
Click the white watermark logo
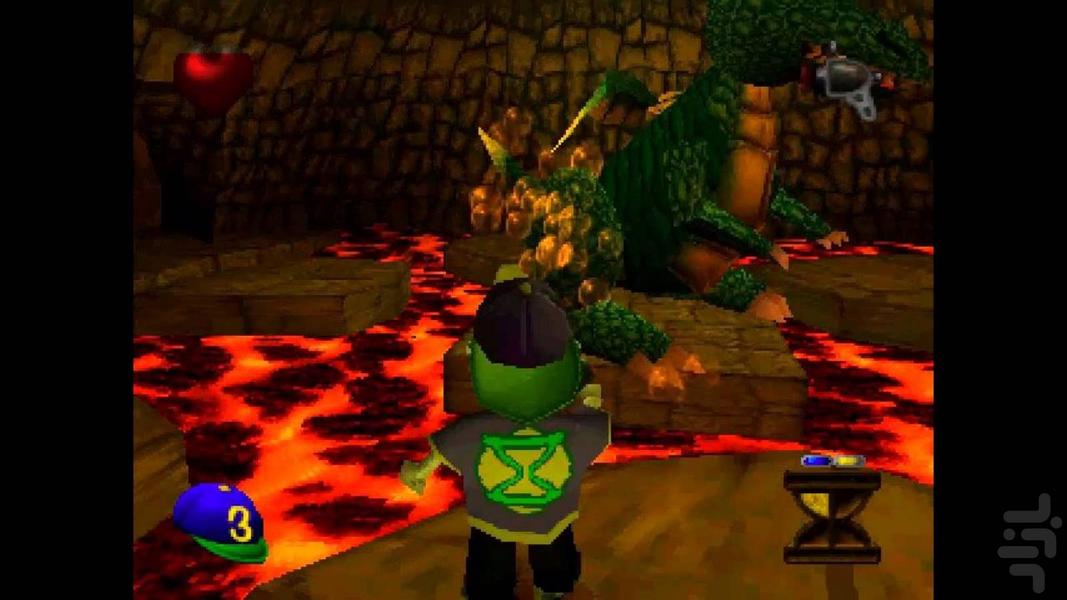coord(1029,541)
